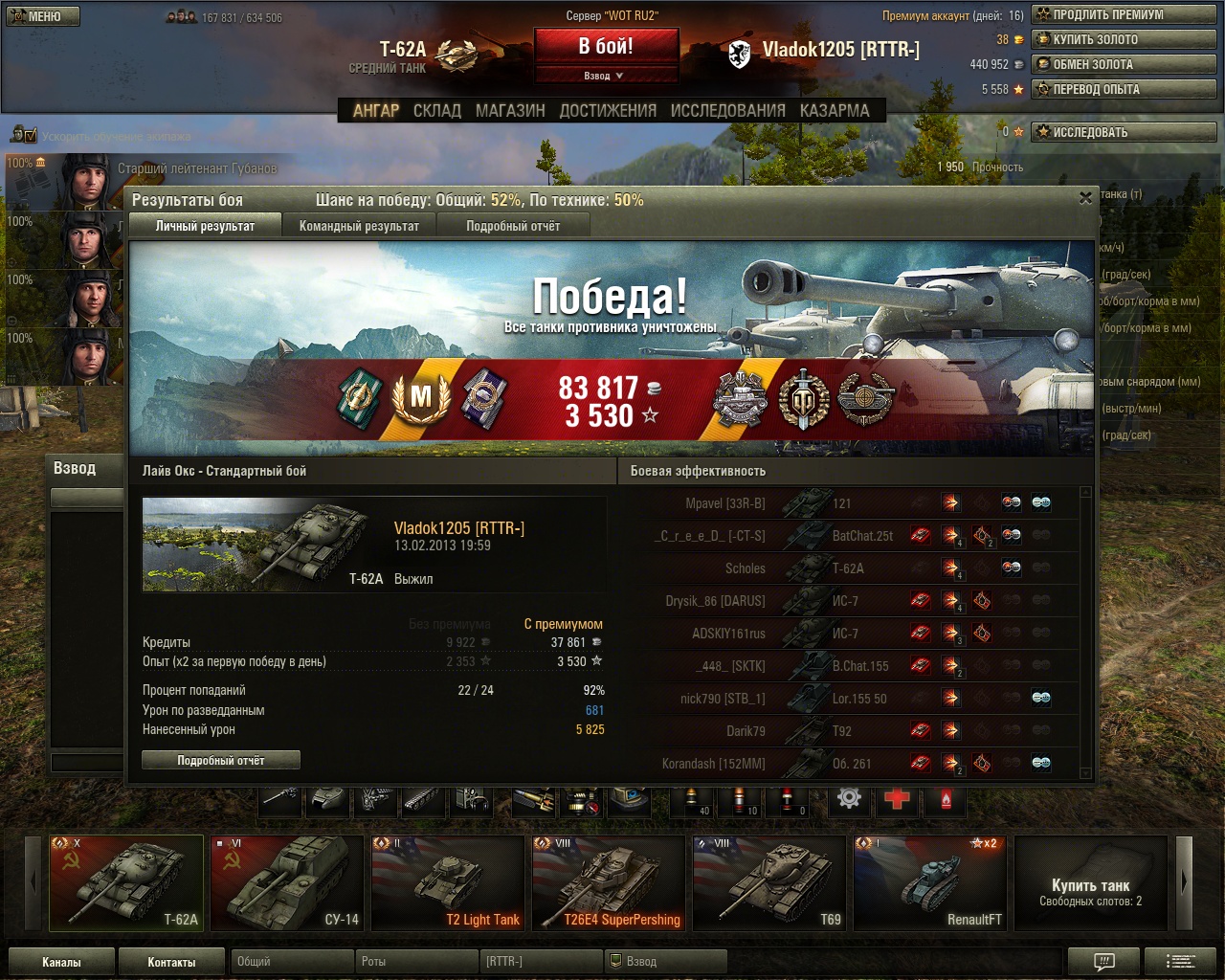Open the ИССЛЕДОВАНИЯ tech tree

tap(727, 110)
